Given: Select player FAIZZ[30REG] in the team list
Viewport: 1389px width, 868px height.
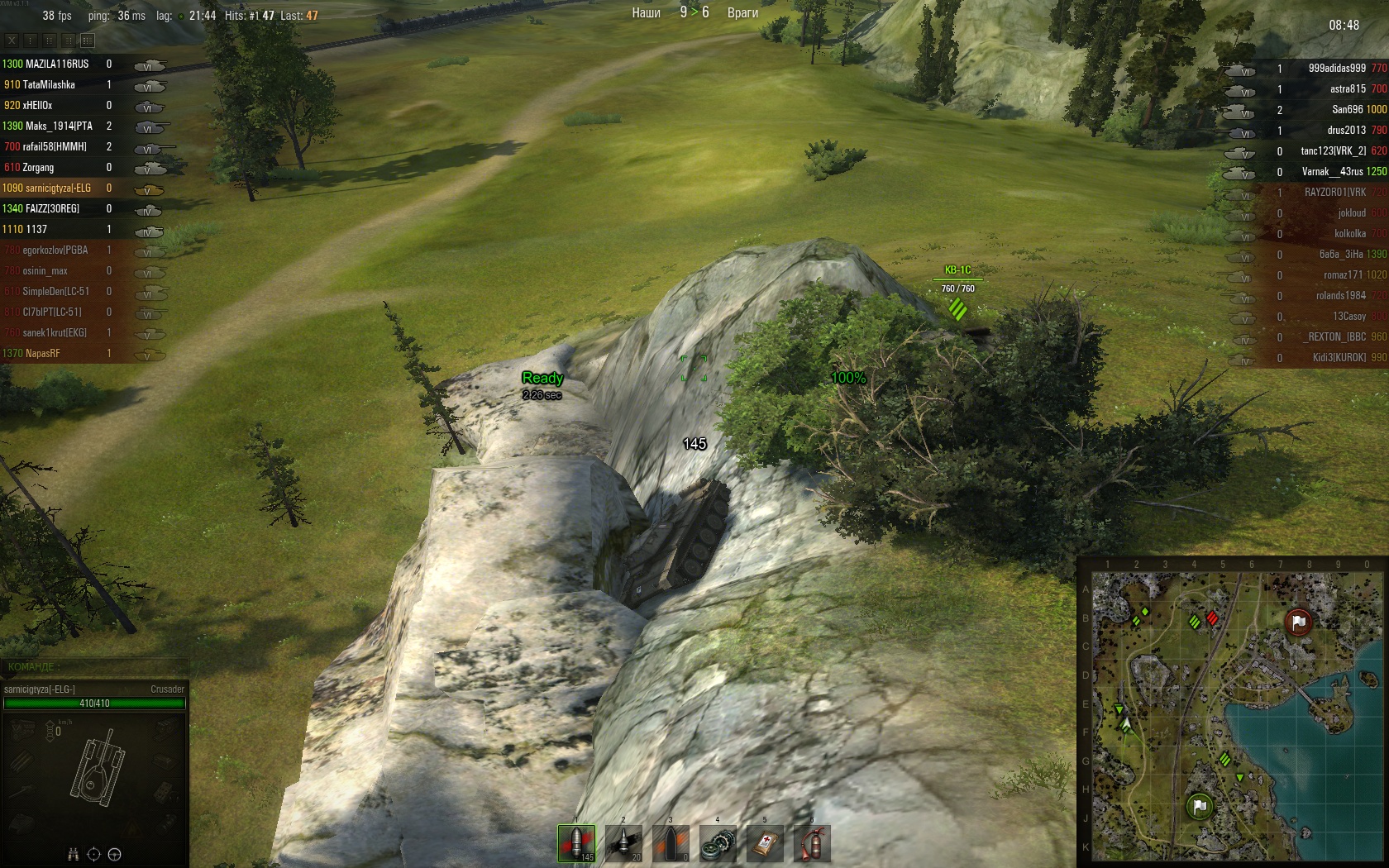Looking at the screenshot, I should click(52, 208).
